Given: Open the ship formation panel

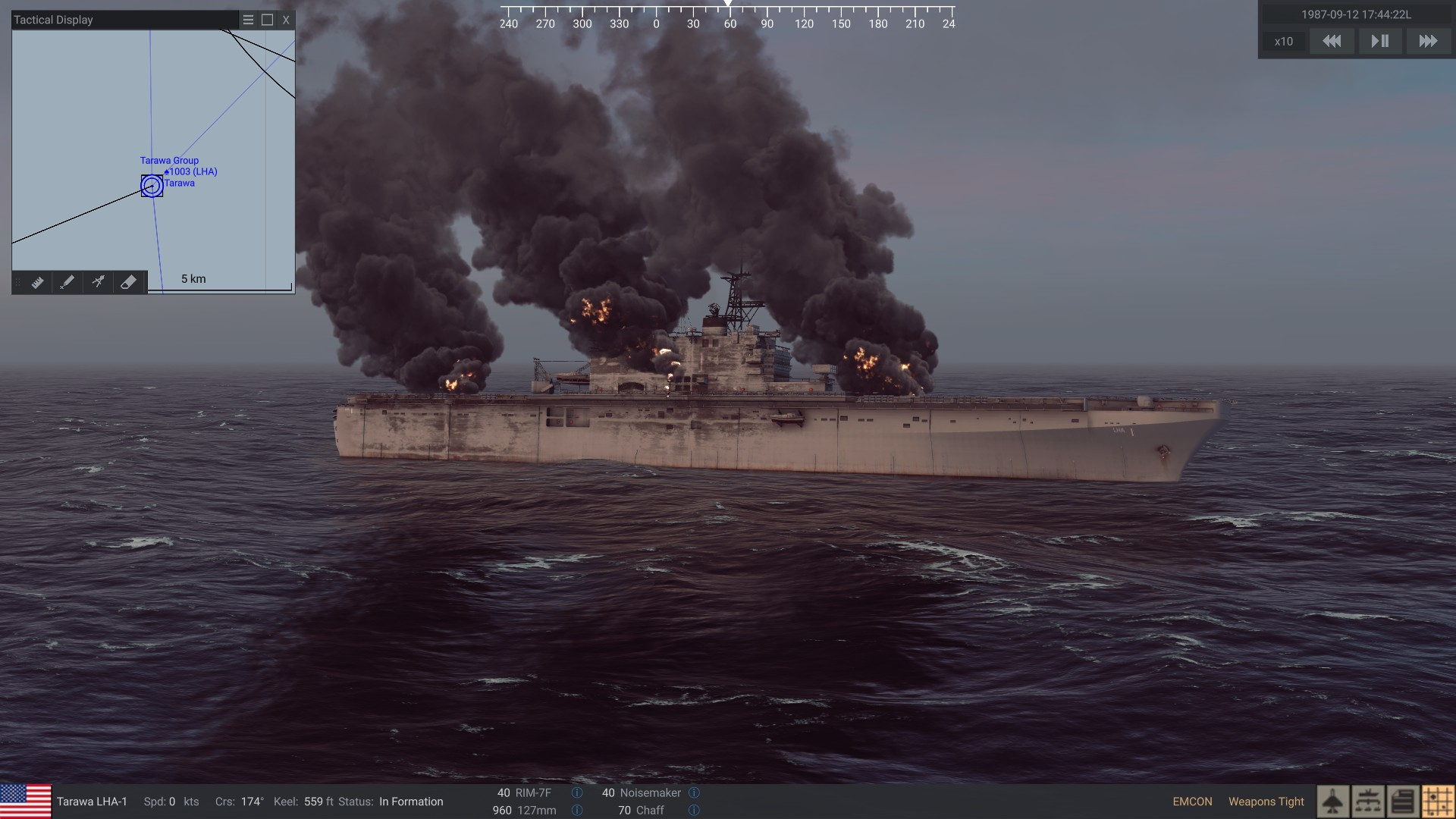Looking at the screenshot, I should coord(1368,802).
